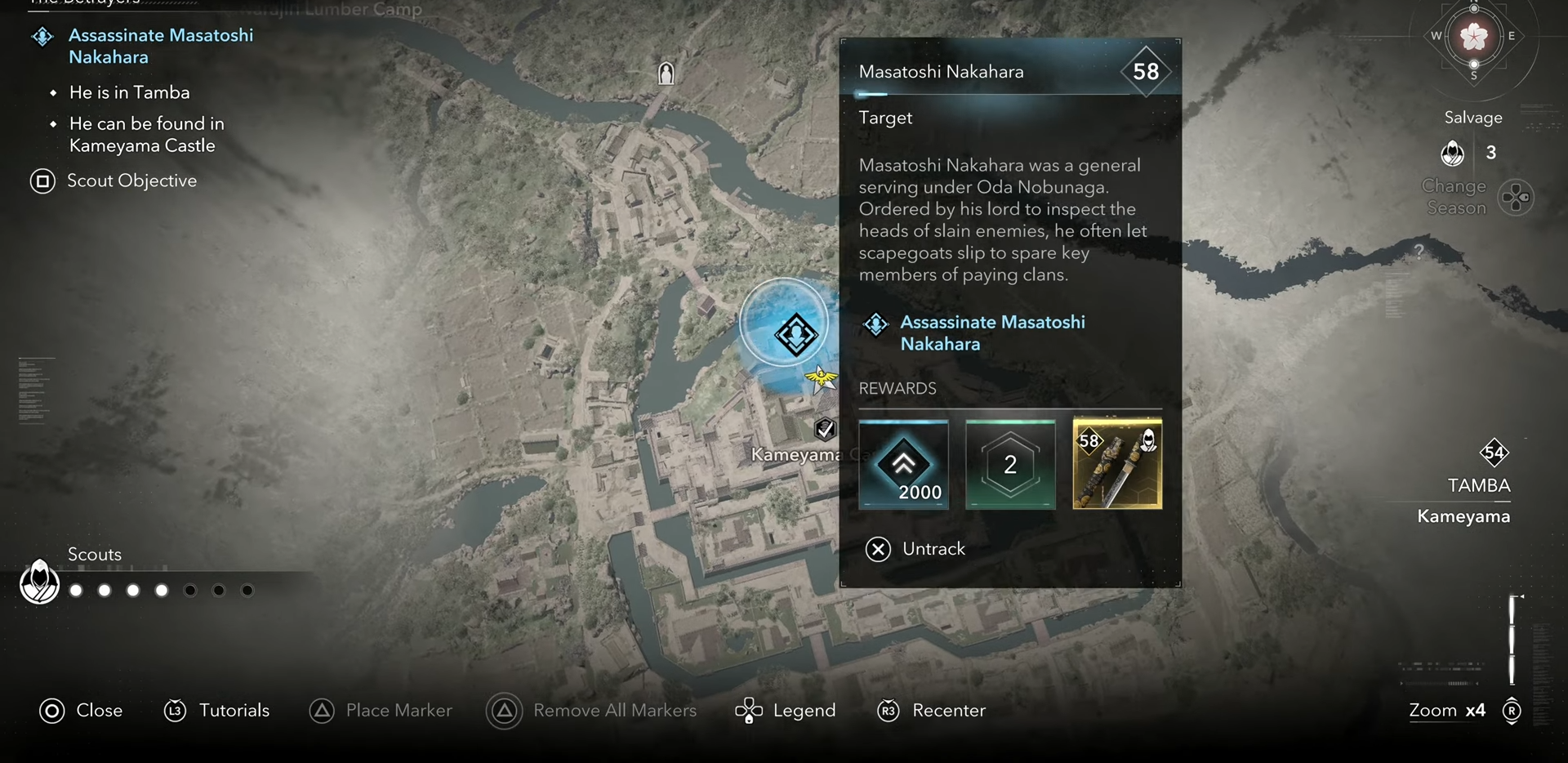Select the Scouts lotus icon
Screen dimensions: 1568x763
pyautogui.click(x=39, y=582)
